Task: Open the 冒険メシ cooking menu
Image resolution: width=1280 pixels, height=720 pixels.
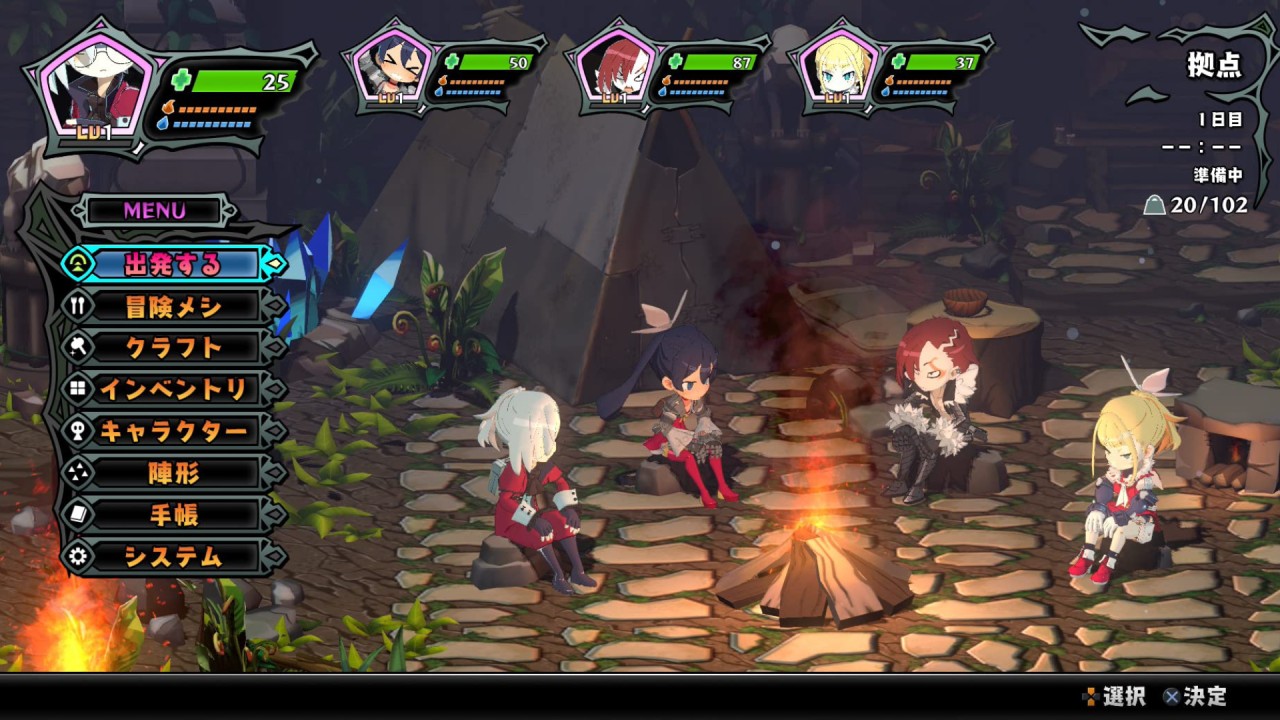Action: coord(173,307)
